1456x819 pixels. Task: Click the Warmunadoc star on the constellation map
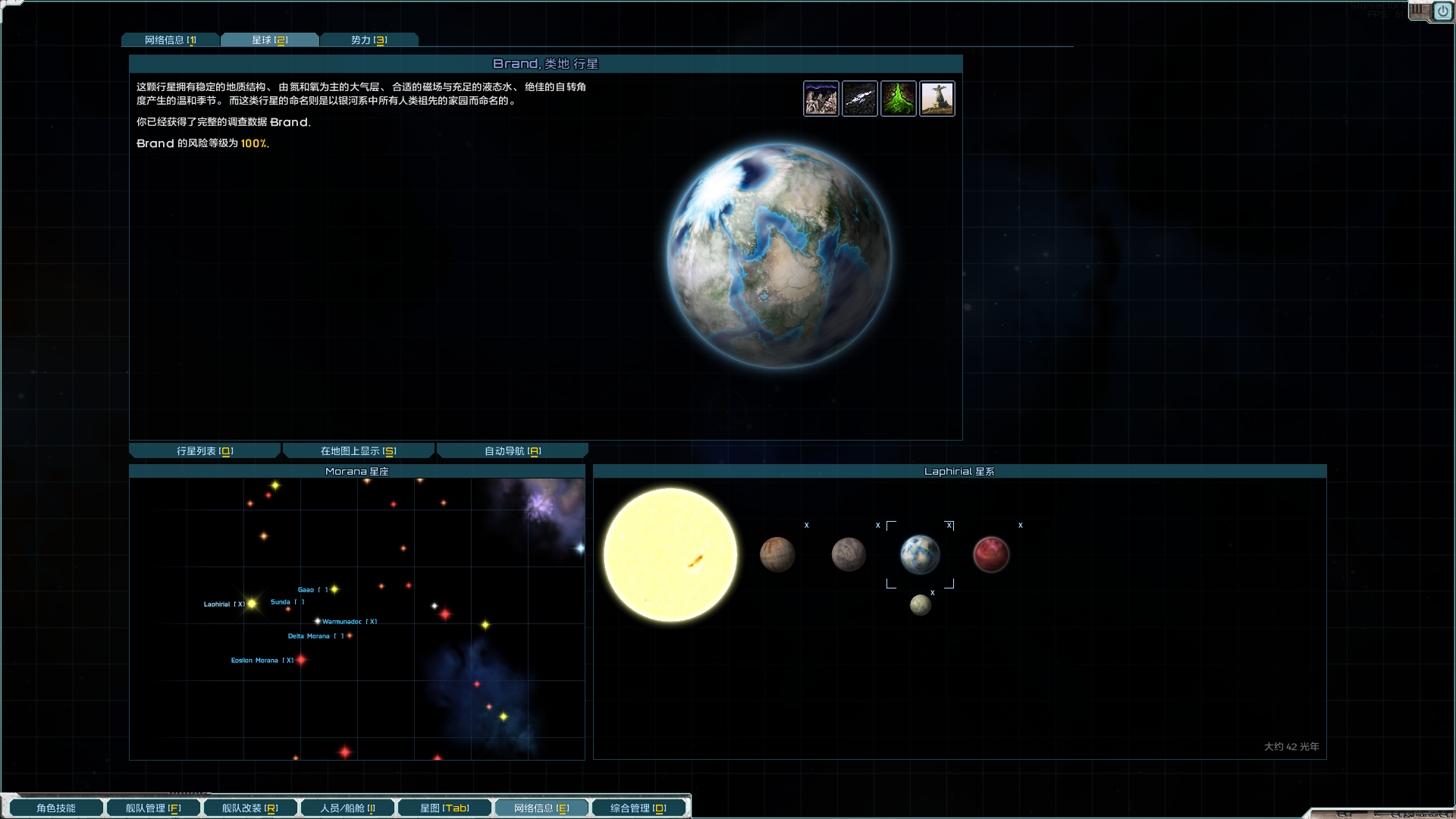click(318, 621)
